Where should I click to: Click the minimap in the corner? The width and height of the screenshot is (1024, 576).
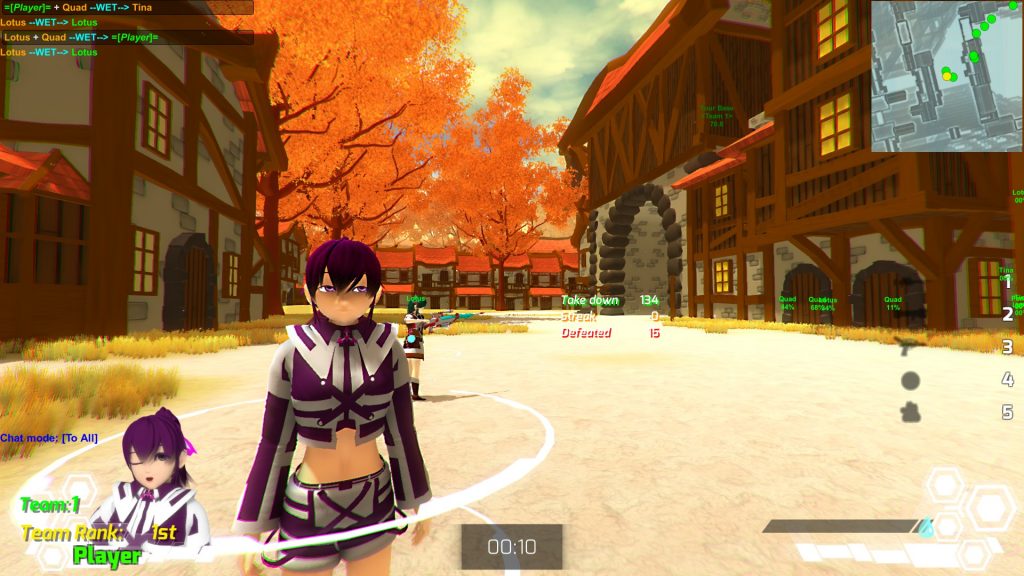[946, 76]
